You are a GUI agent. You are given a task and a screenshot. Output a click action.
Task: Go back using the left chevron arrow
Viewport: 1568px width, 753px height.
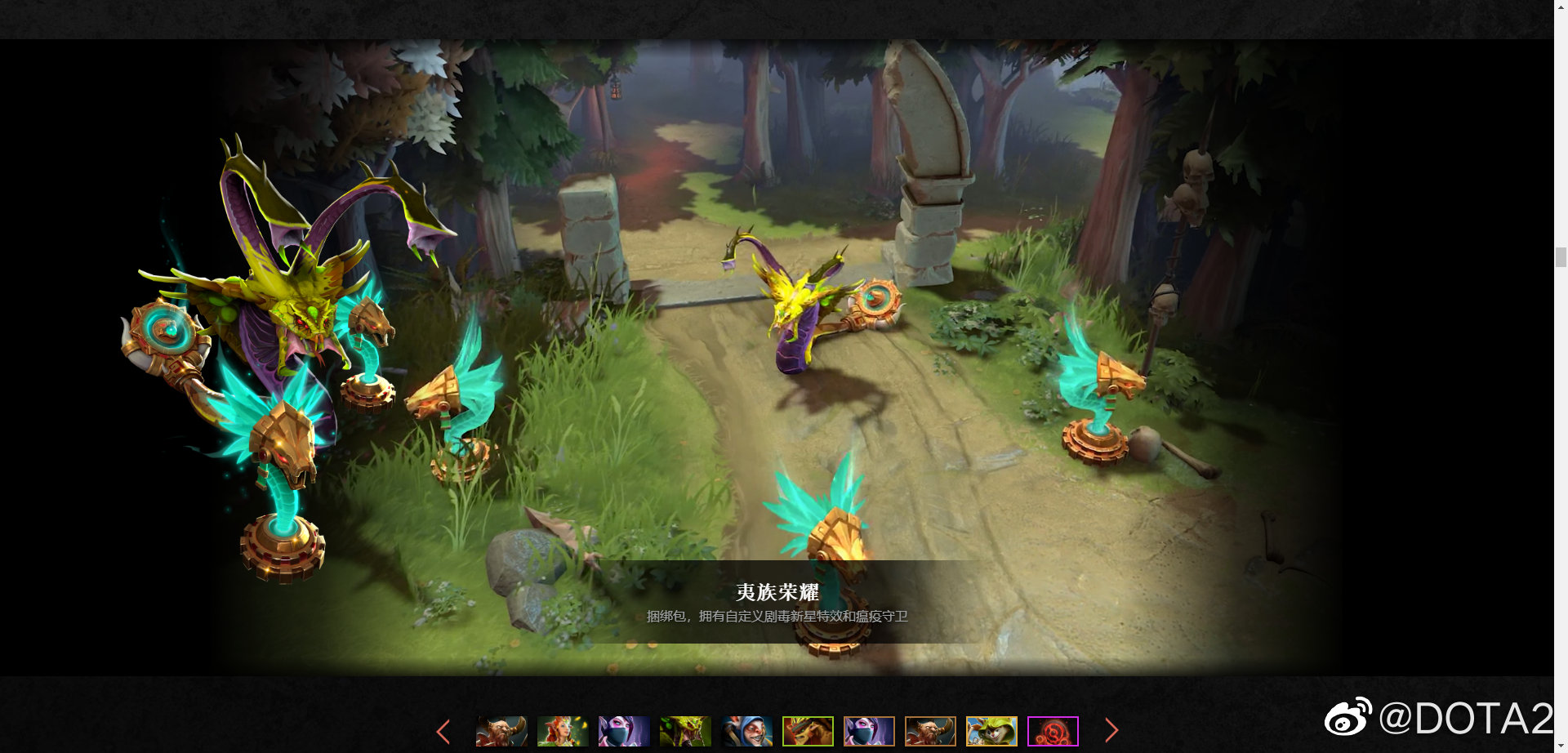444,731
